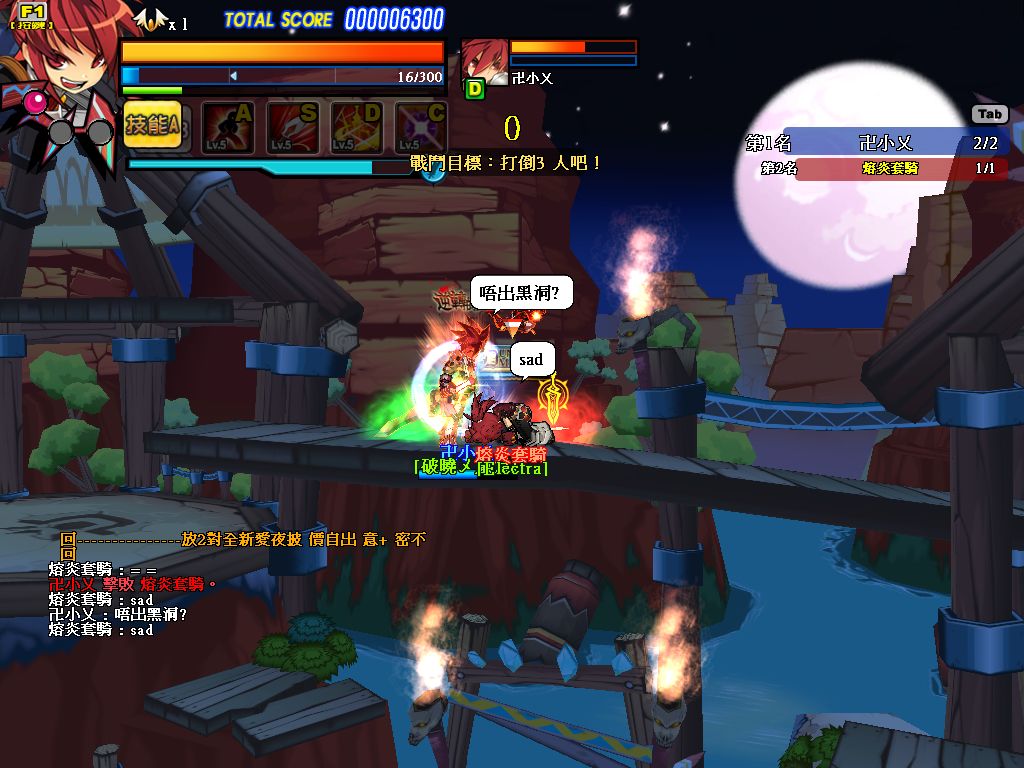The width and height of the screenshot is (1024, 768).
Task: Select party member 卍小㐅's portrait
Action: (485, 62)
